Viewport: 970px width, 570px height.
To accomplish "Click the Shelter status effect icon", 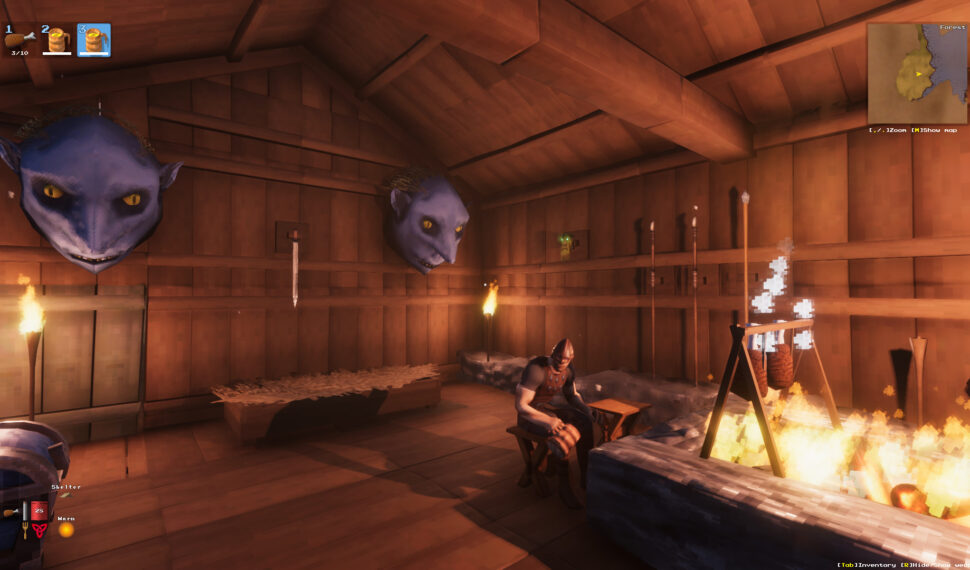I will (x=67, y=496).
